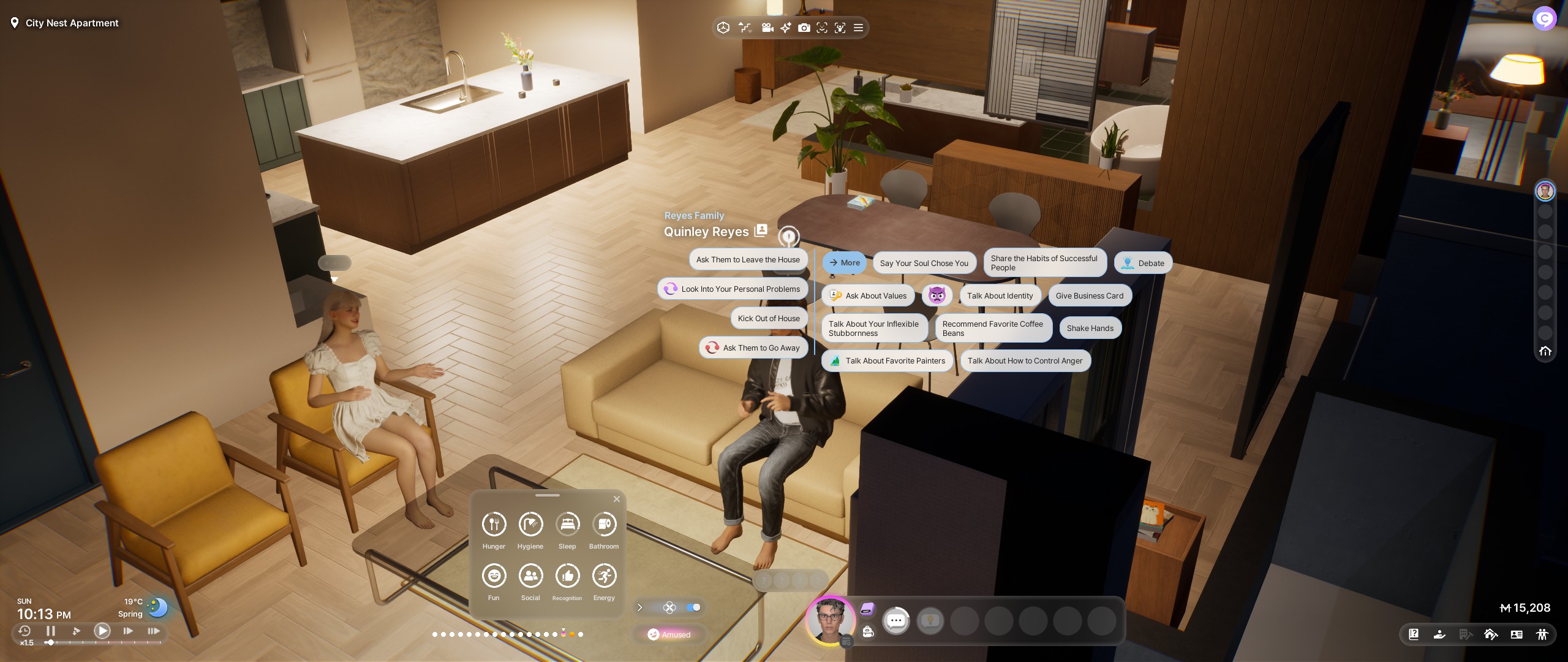Image resolution: width=1568 pixels, height=662 pixels.
Task: Pause the game time
Action: (x=51, y=631)
